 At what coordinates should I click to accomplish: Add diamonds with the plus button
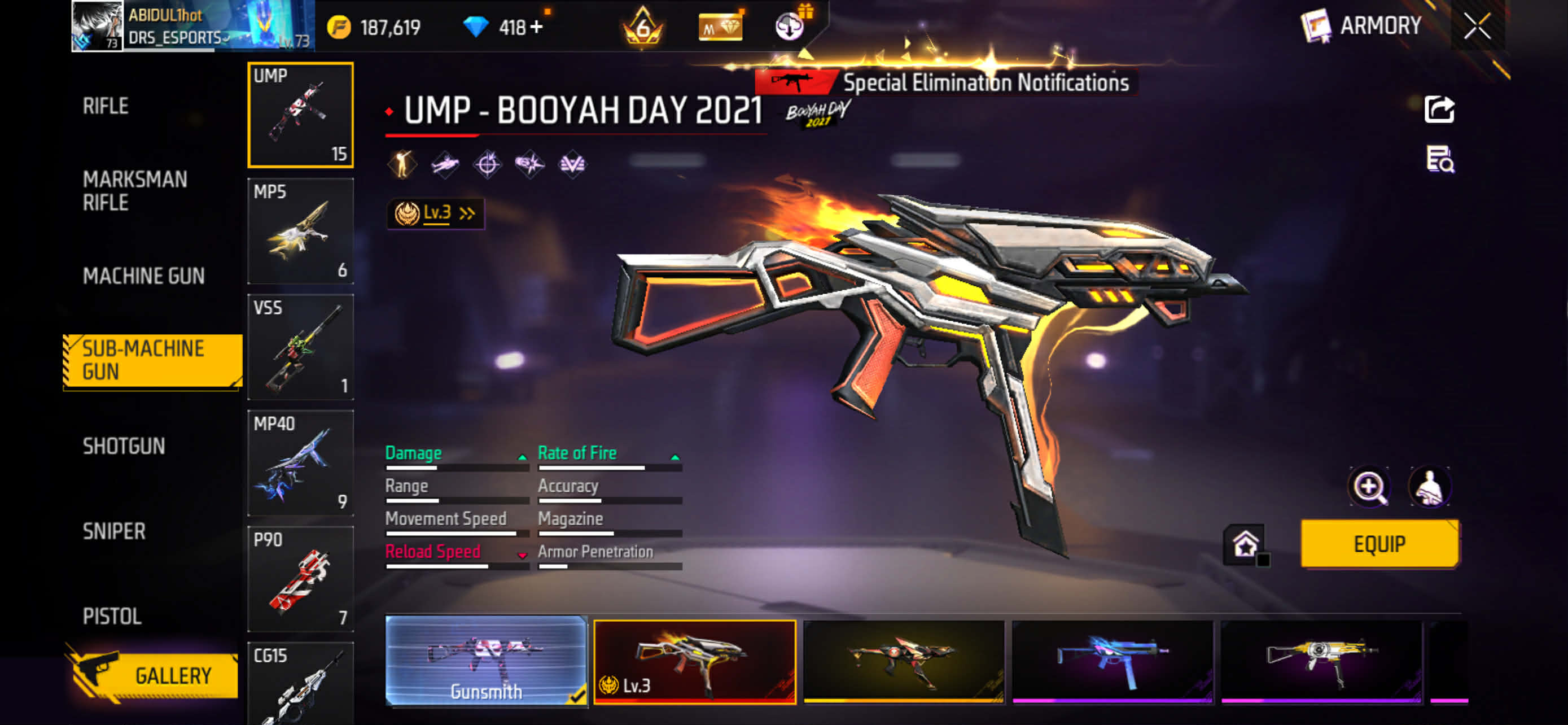click(x=536, y=28)
